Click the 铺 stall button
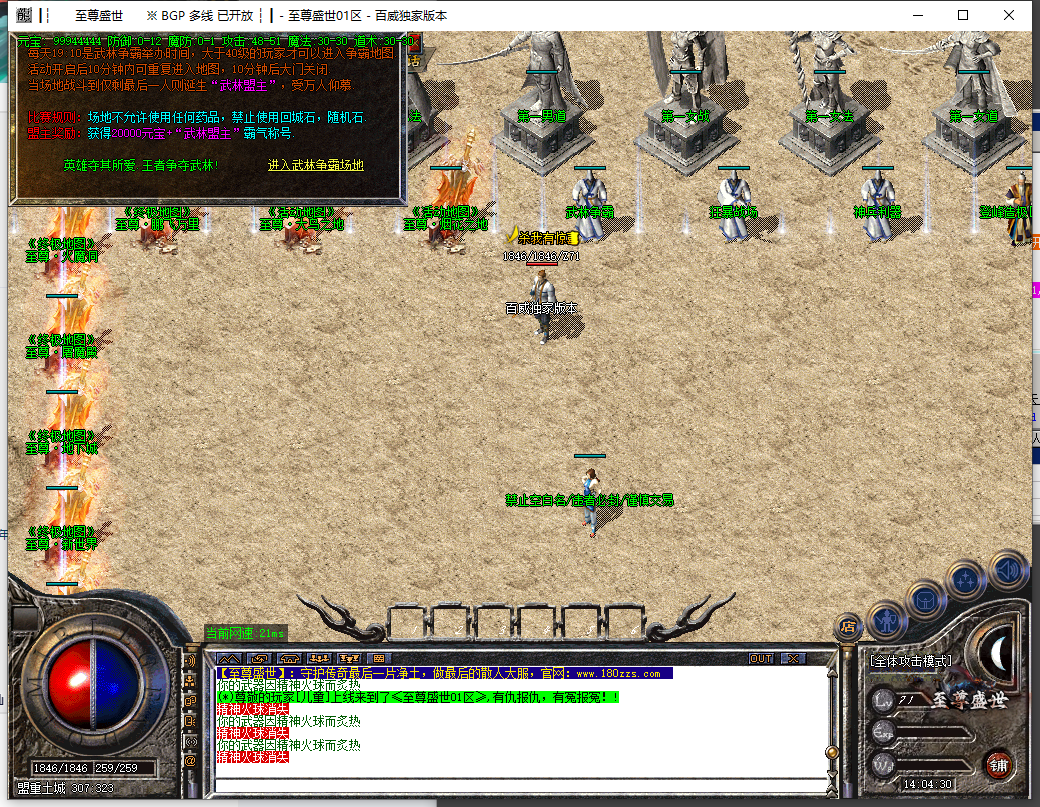This screenshot has width=1040, height=807. pyautogui.click(x=998, y=765)
